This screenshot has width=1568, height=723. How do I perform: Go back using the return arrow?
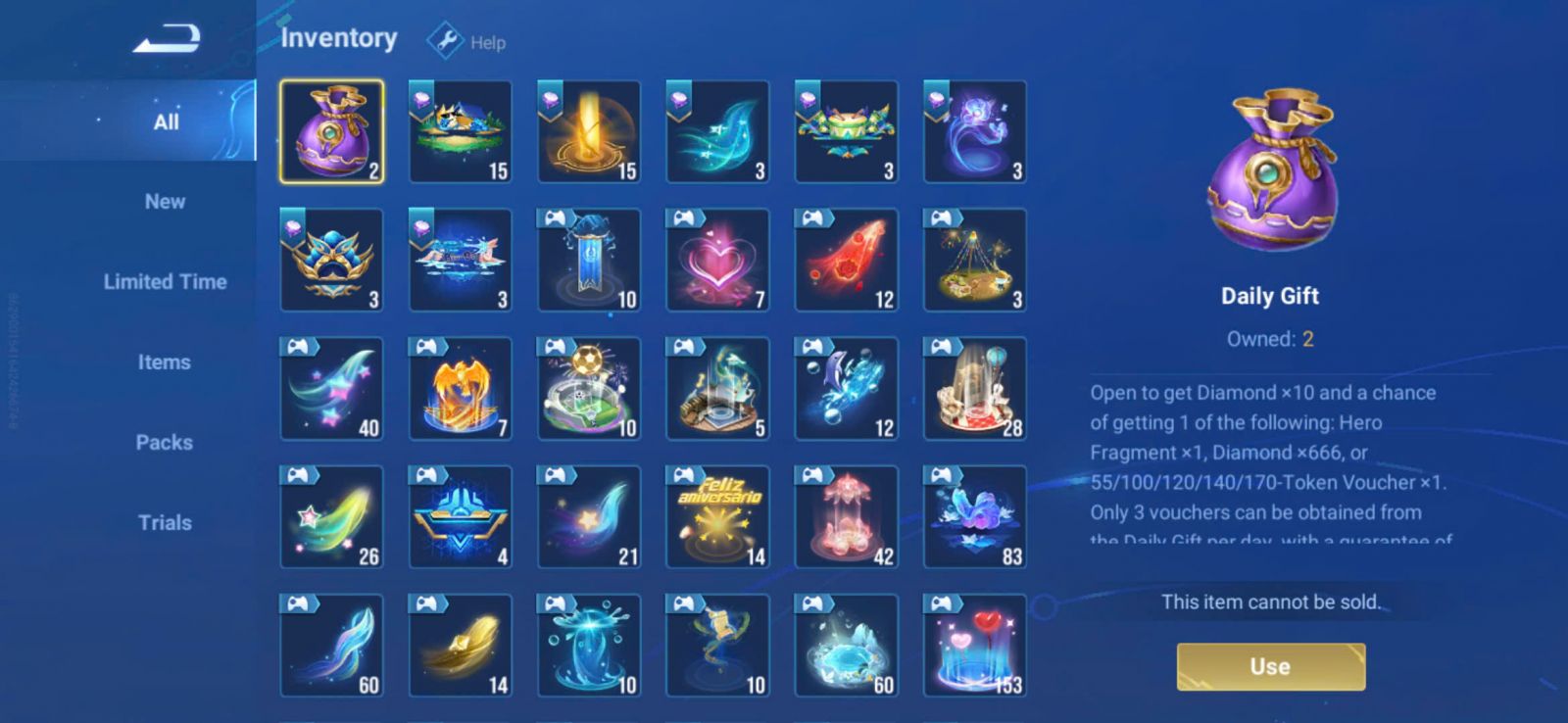167,39
